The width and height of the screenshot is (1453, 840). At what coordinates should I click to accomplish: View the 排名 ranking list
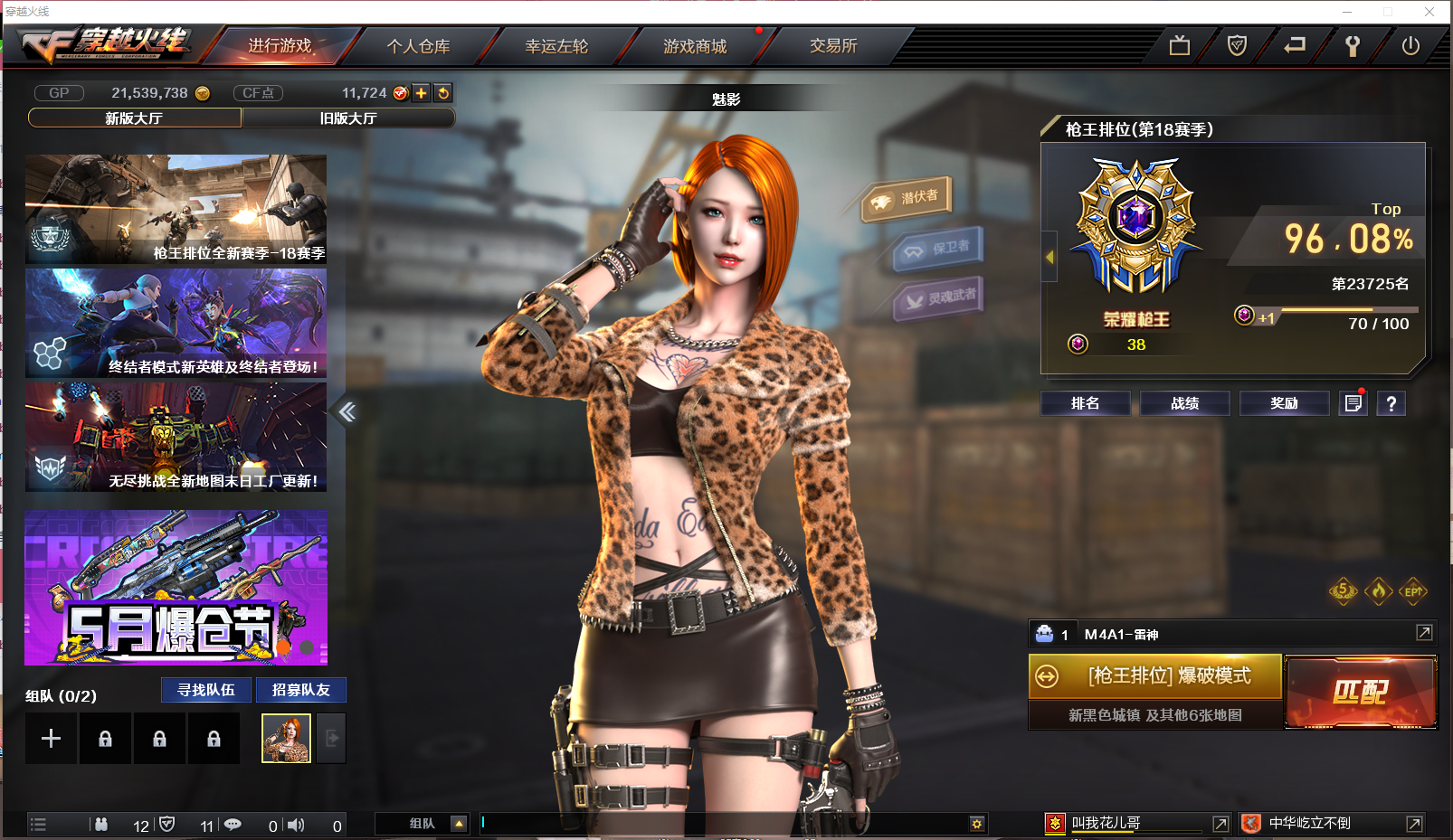[x=1085, y=403]
